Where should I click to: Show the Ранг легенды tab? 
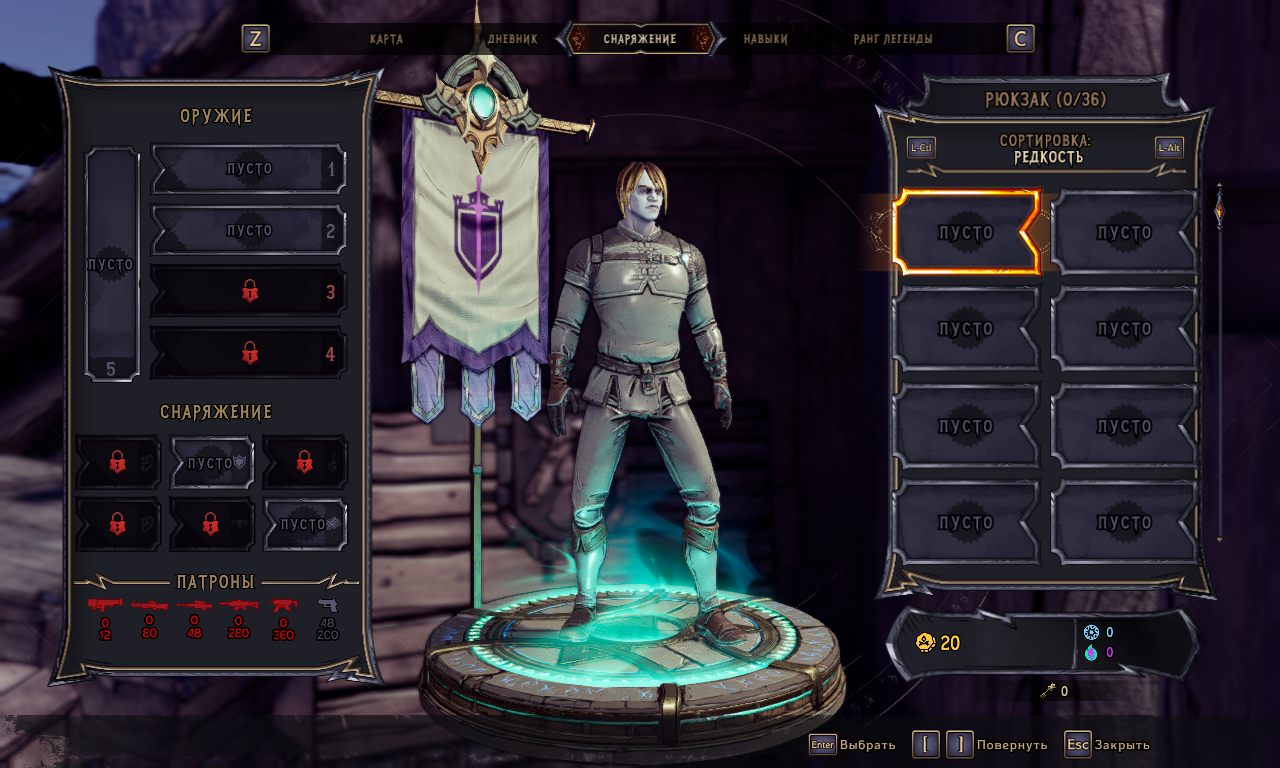(x=893, y=39)
